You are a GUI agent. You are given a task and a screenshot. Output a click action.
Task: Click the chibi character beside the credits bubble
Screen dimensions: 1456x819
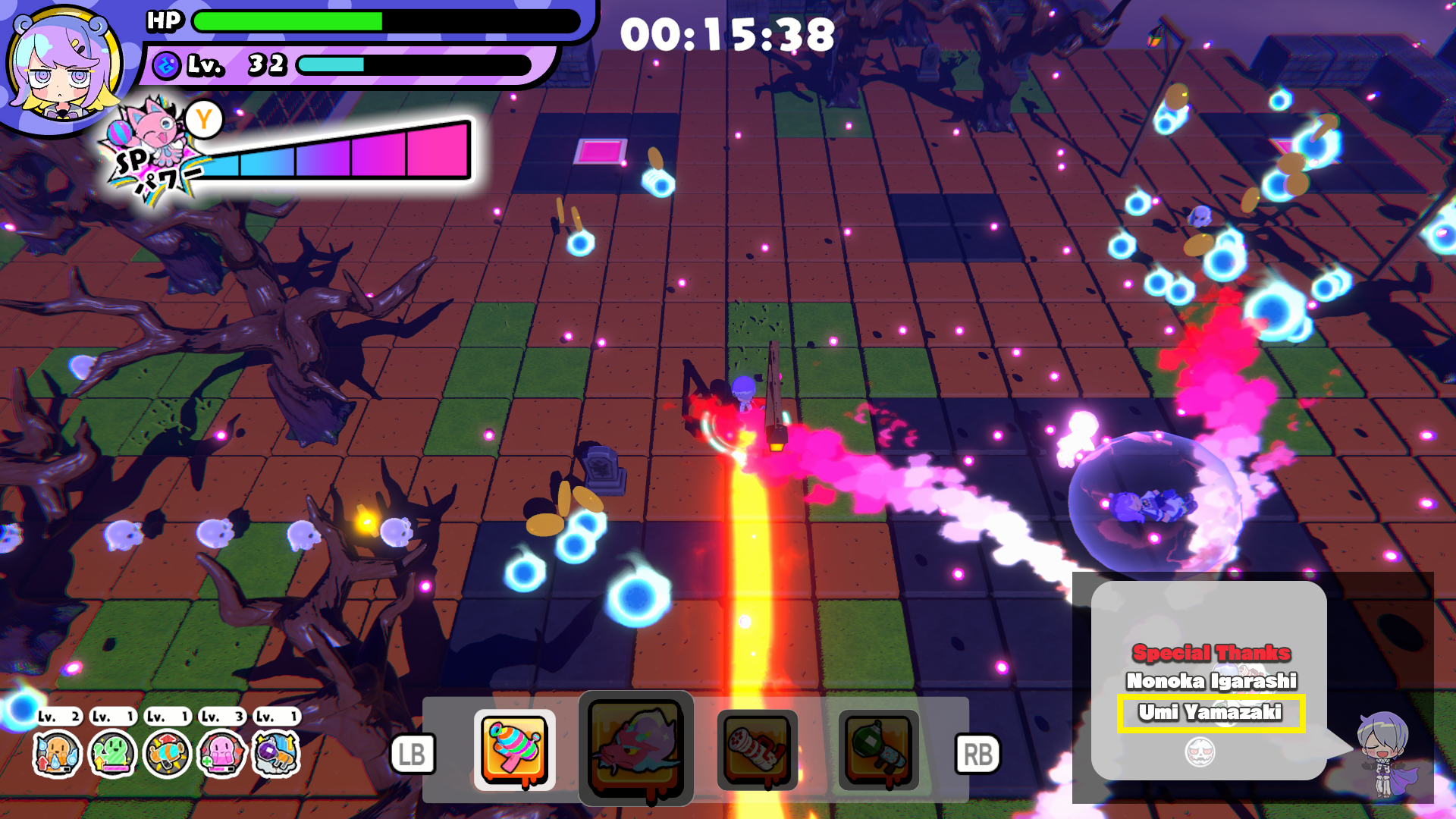click(x=1385, y=754)
